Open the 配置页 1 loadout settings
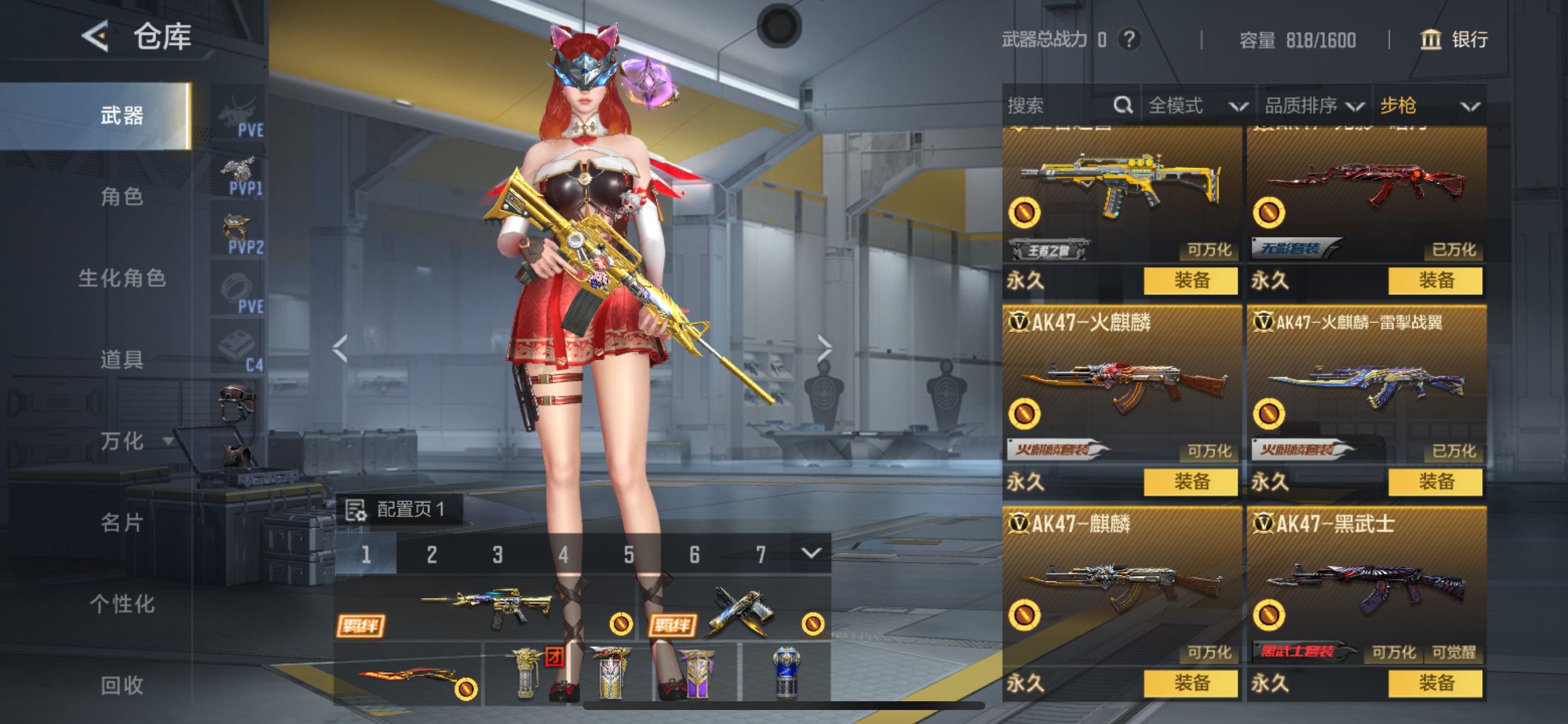 coord(398,509)
